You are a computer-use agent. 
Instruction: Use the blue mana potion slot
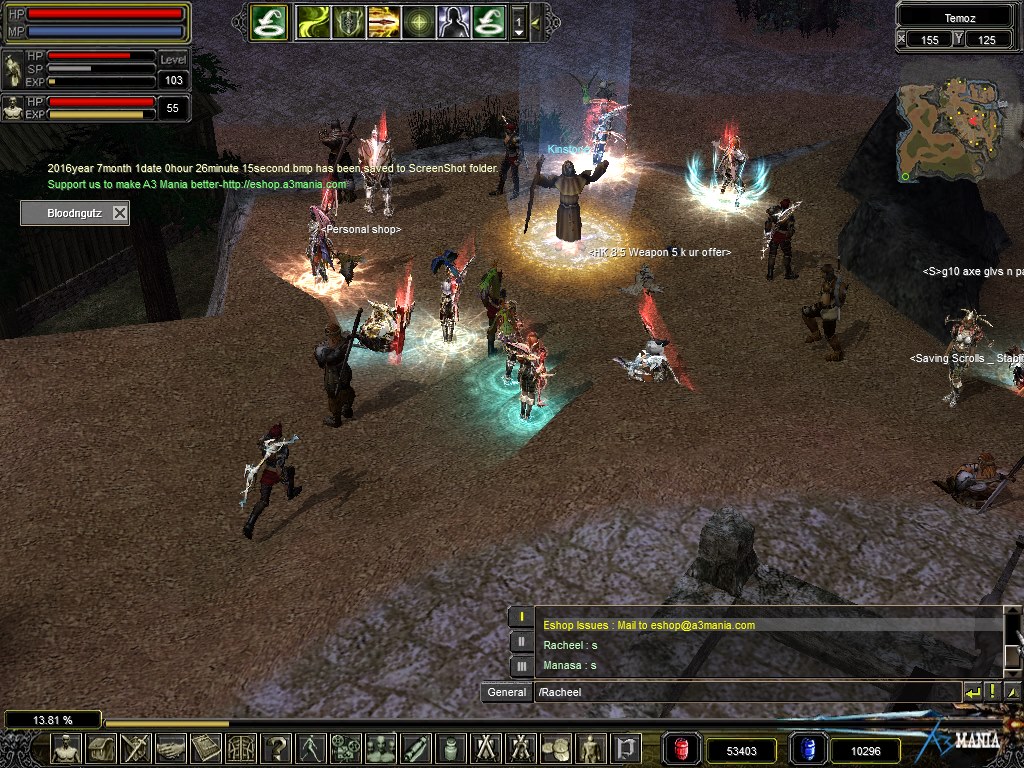click(x=808, y=749)
